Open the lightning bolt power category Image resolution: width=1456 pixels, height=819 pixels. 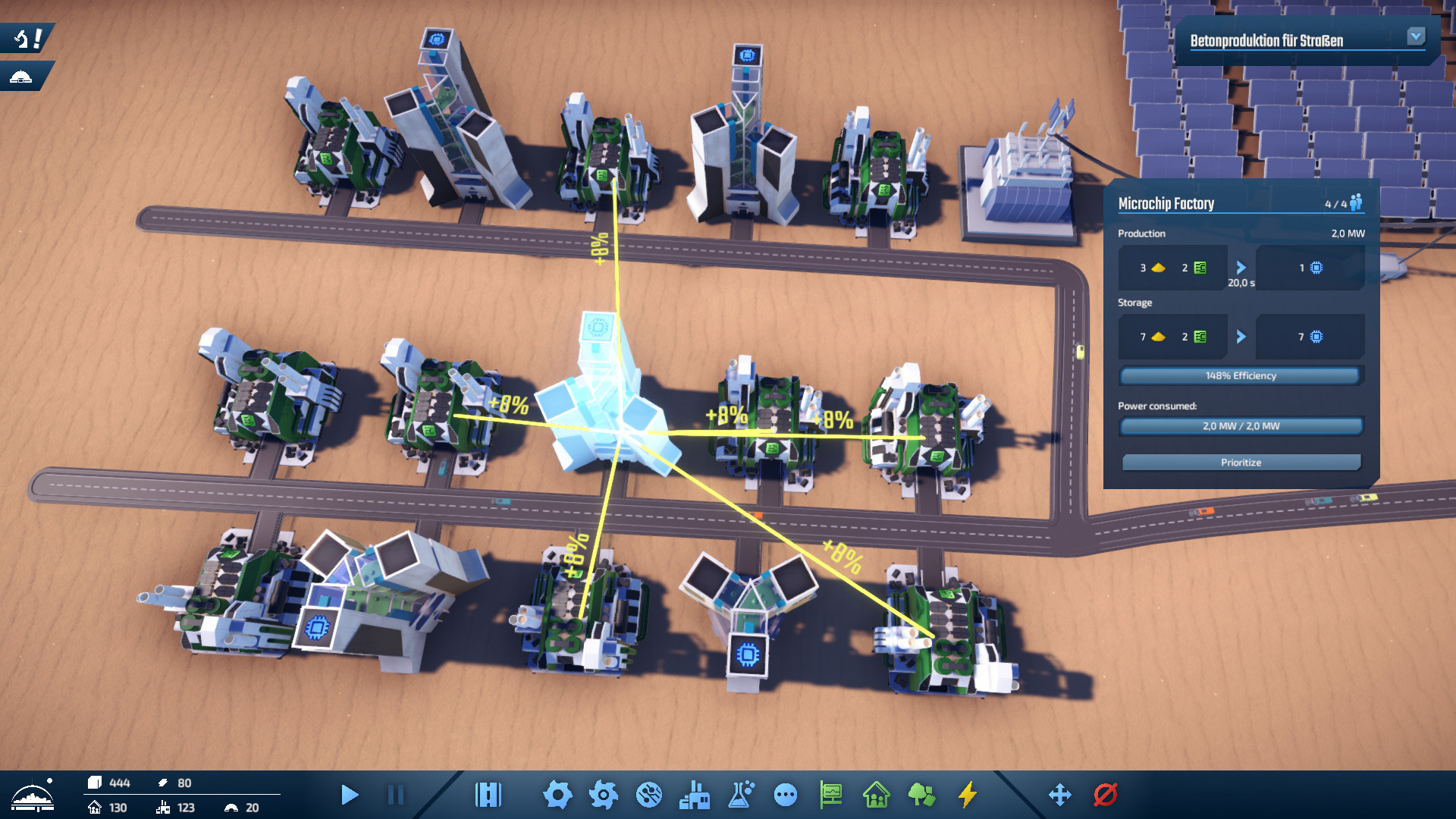click(968, 795)
